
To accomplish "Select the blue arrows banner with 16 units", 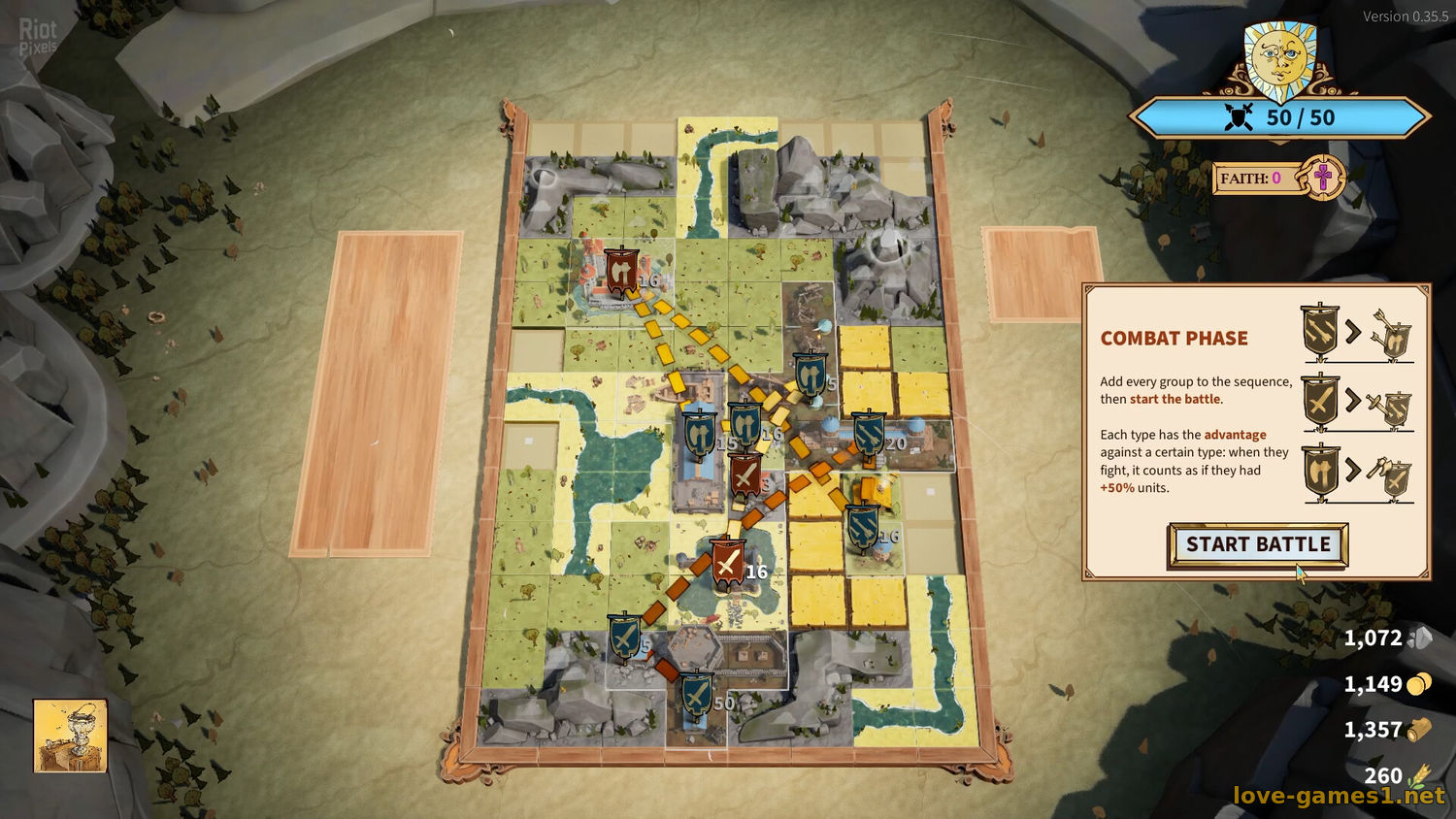I will (x=862, y=525).
